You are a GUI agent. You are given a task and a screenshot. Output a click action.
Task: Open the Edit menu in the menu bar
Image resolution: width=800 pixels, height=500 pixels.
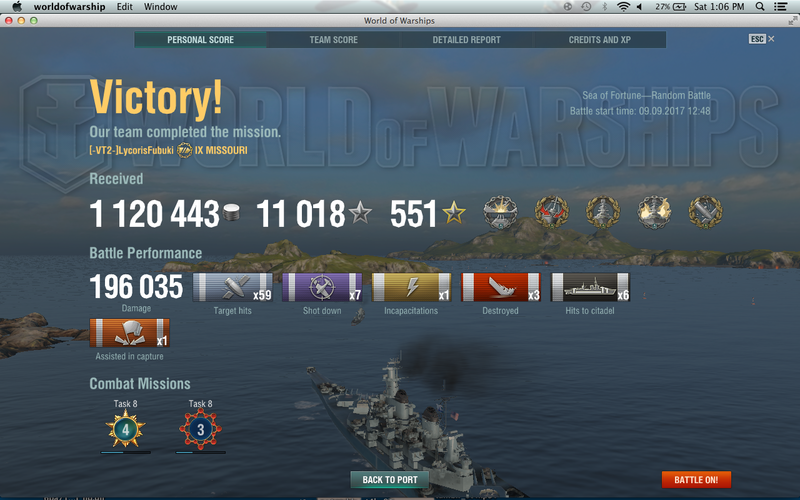pos(125,7)
